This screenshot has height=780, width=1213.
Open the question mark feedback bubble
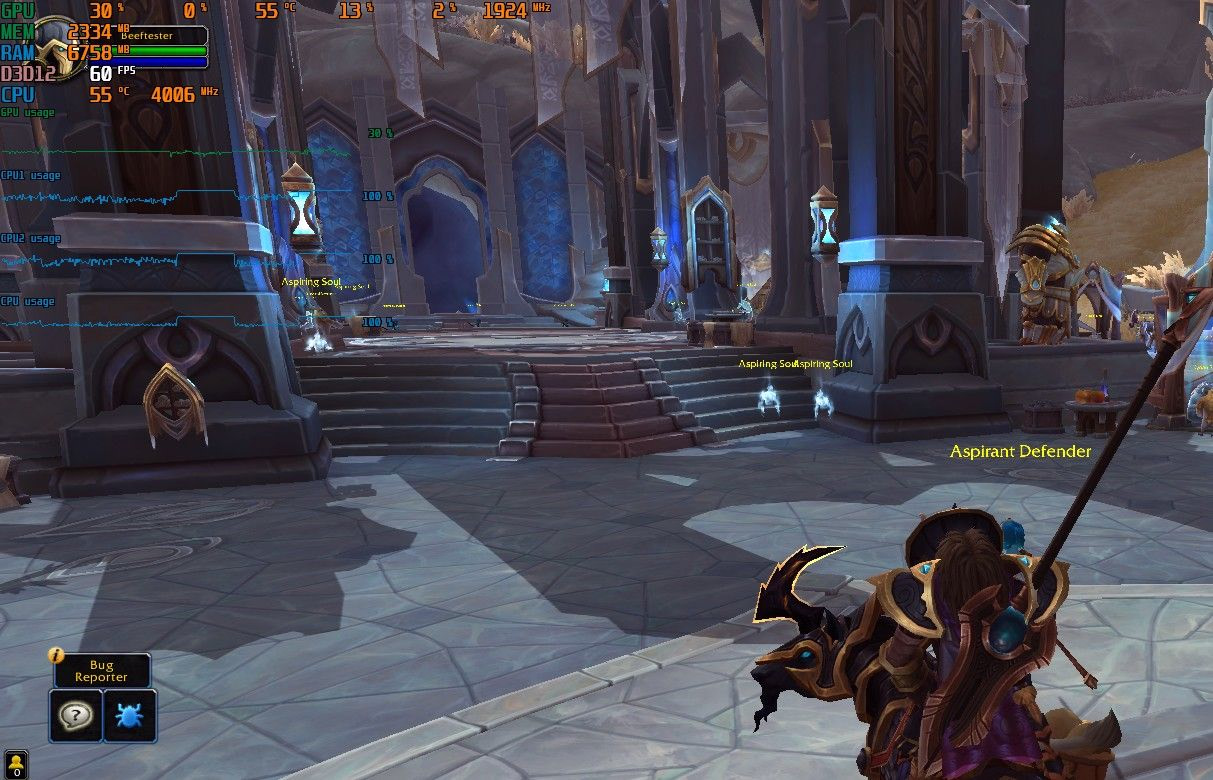click(76, 715)
